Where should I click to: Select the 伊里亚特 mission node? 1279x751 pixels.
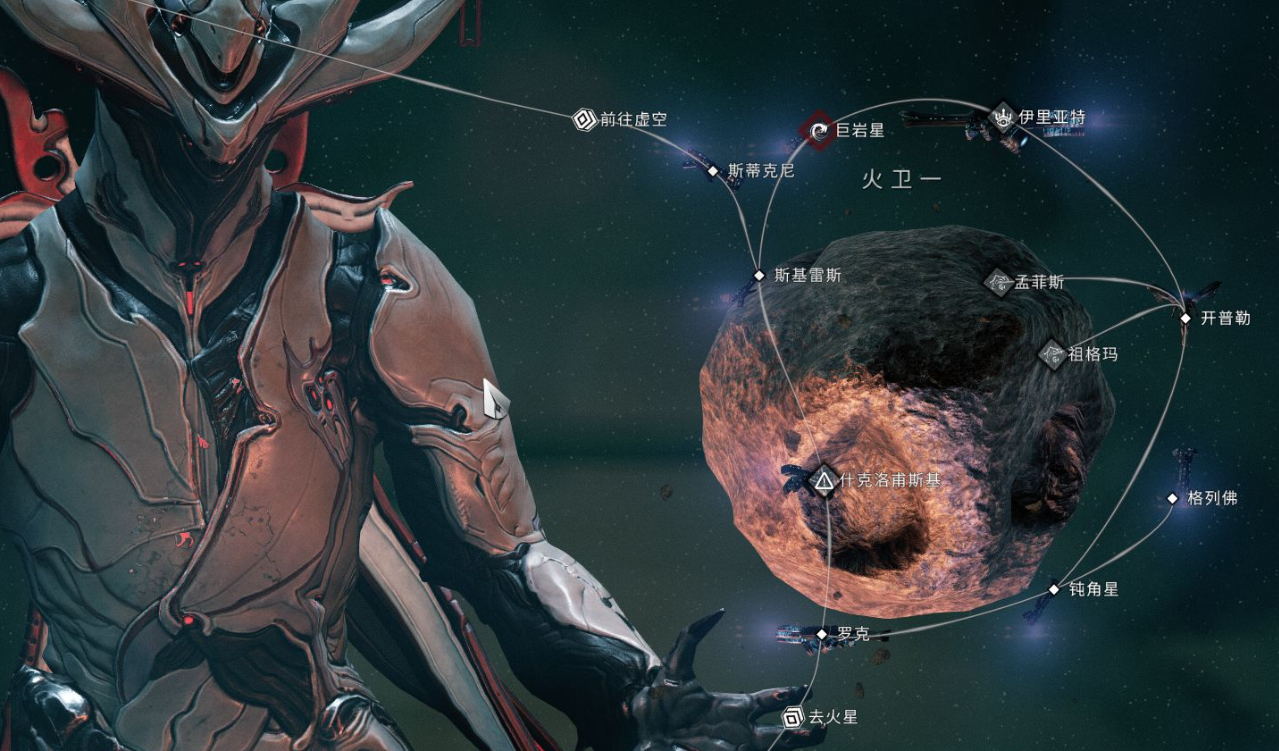(x=1003, y=117)
